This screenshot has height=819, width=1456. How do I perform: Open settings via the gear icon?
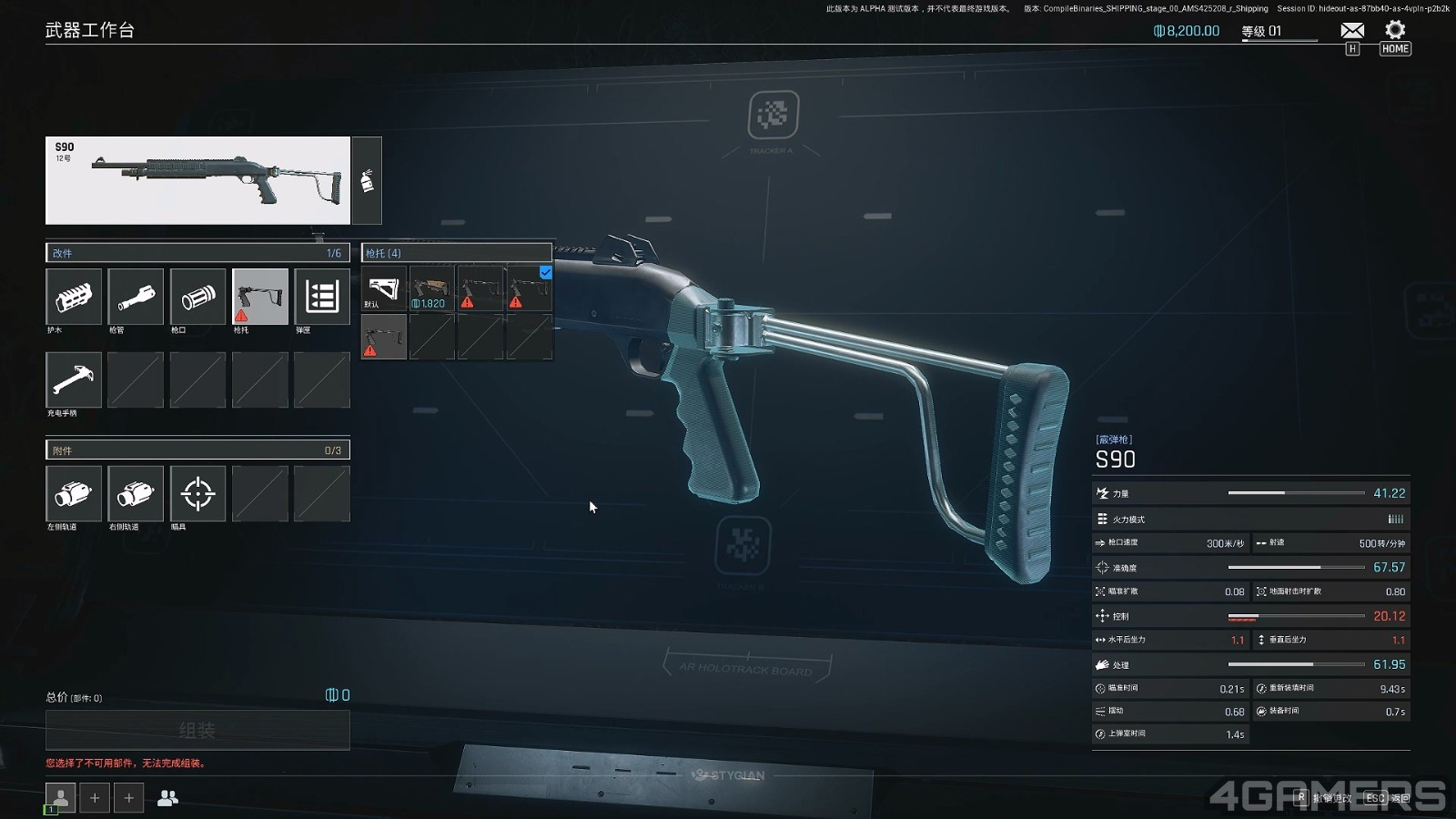tap(1395, 30)
